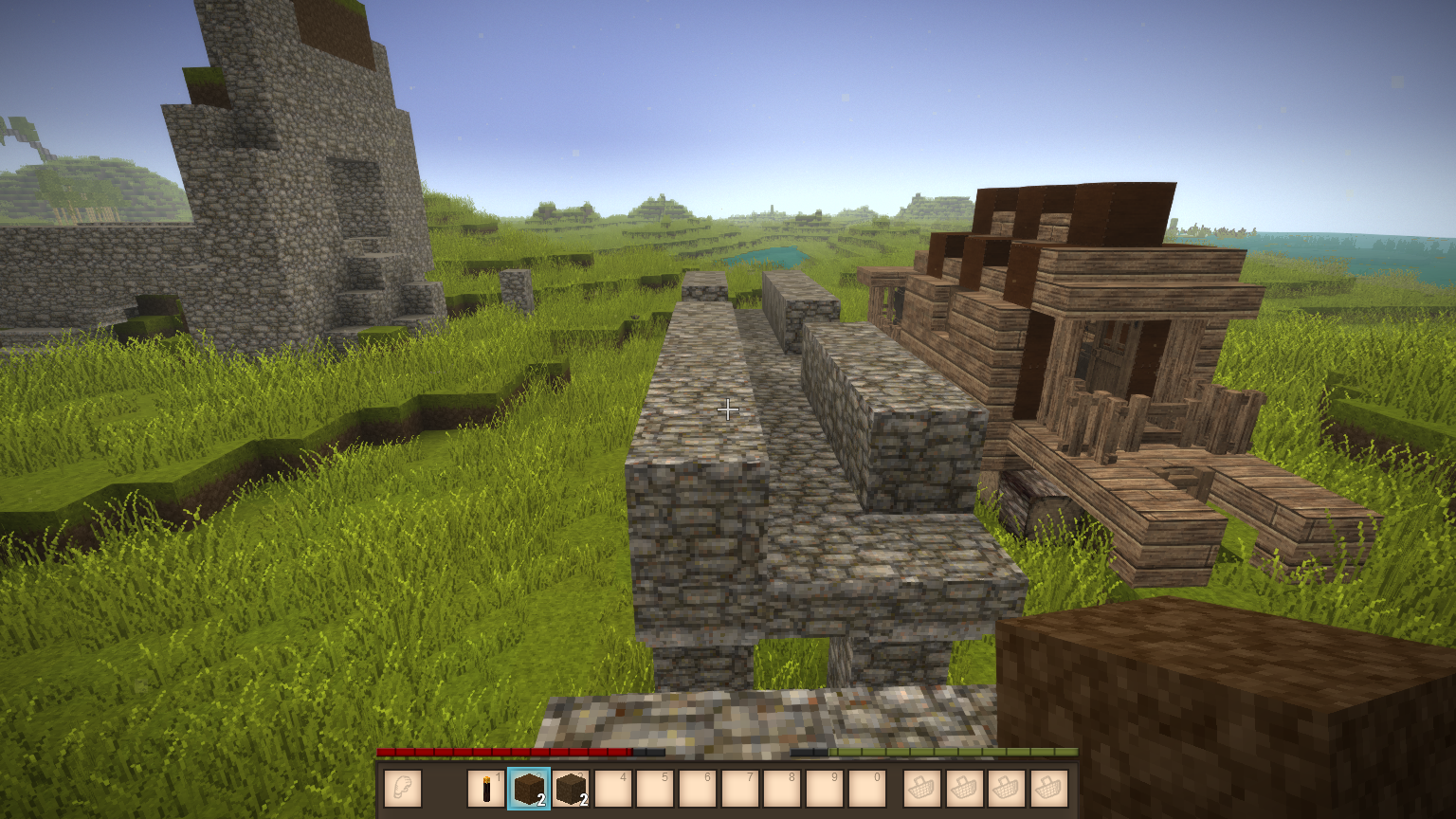Switch to empty hotbar slot 6
1456x819 pixels.
(x=698, y=789)
